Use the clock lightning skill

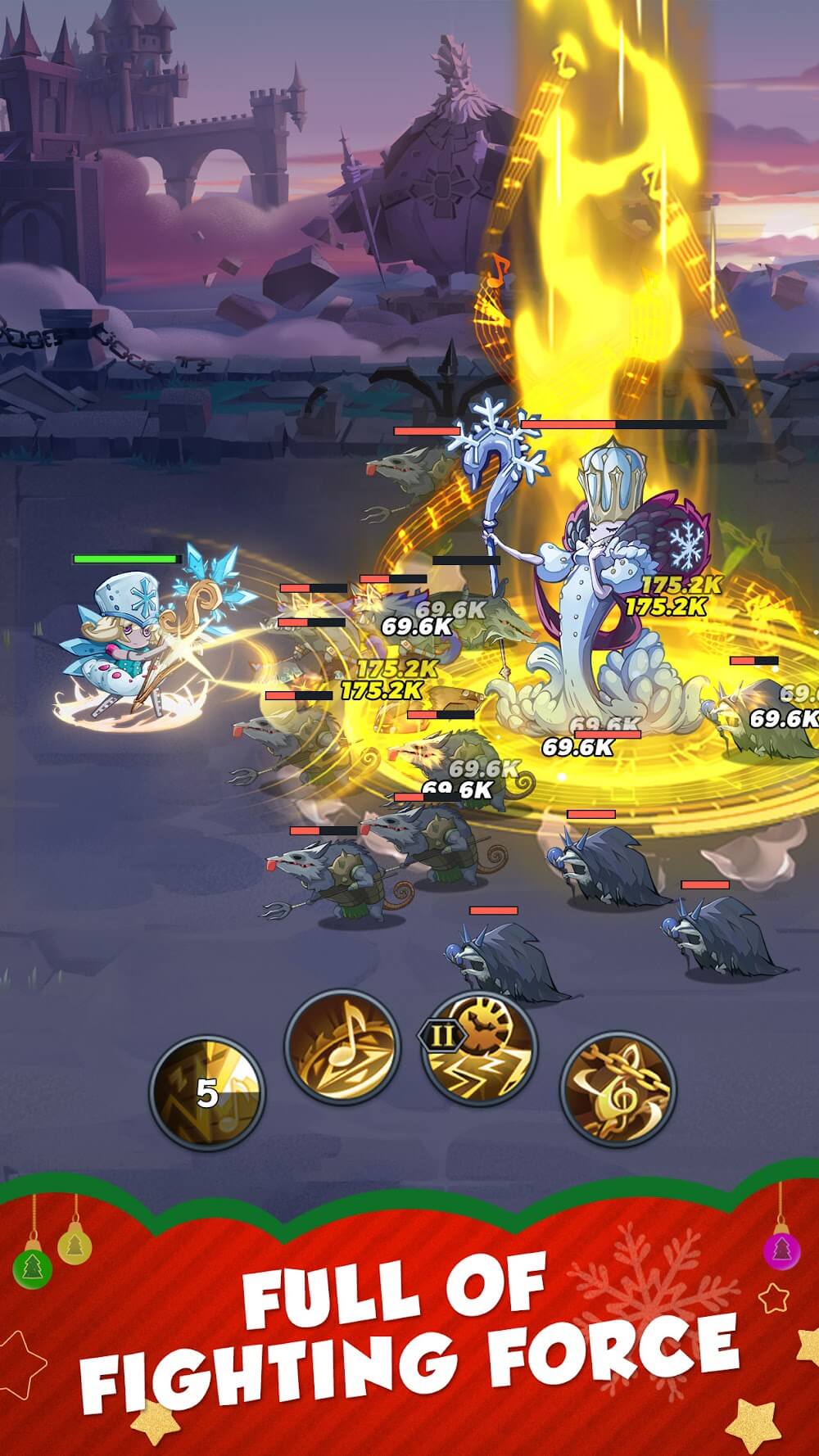pos(481,1052)
